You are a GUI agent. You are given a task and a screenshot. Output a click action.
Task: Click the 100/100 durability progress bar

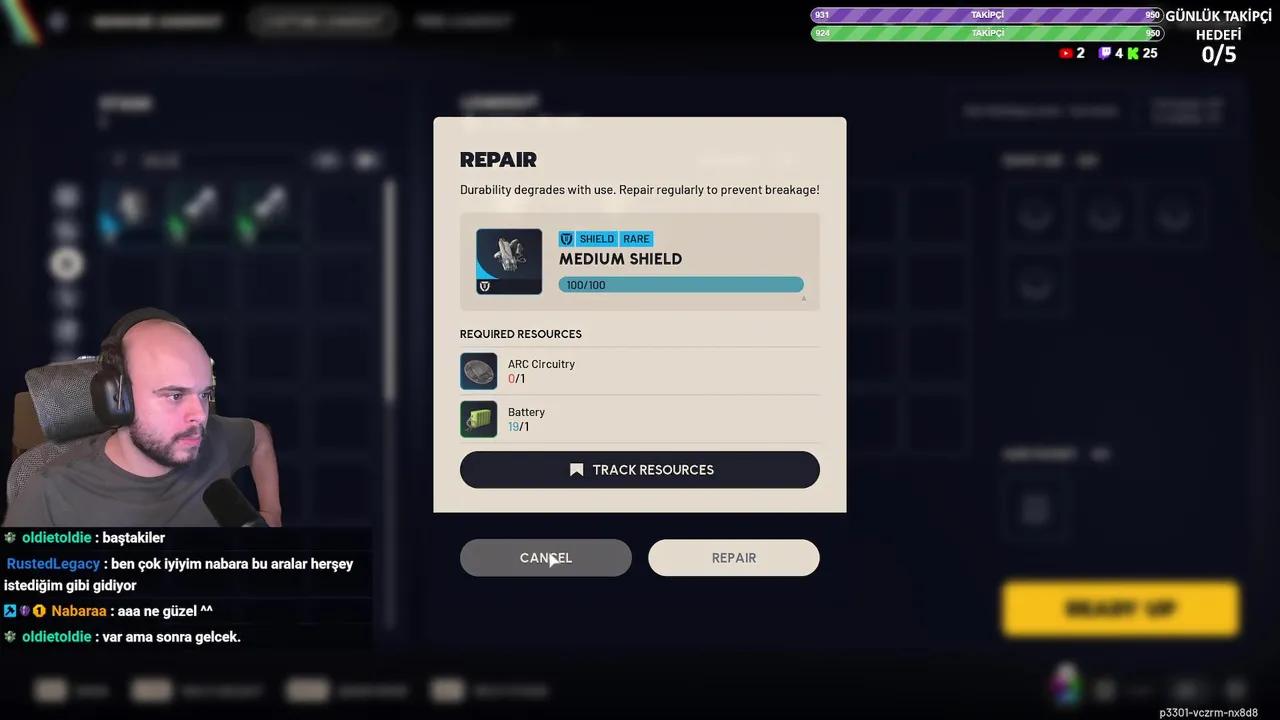[681, 284]
